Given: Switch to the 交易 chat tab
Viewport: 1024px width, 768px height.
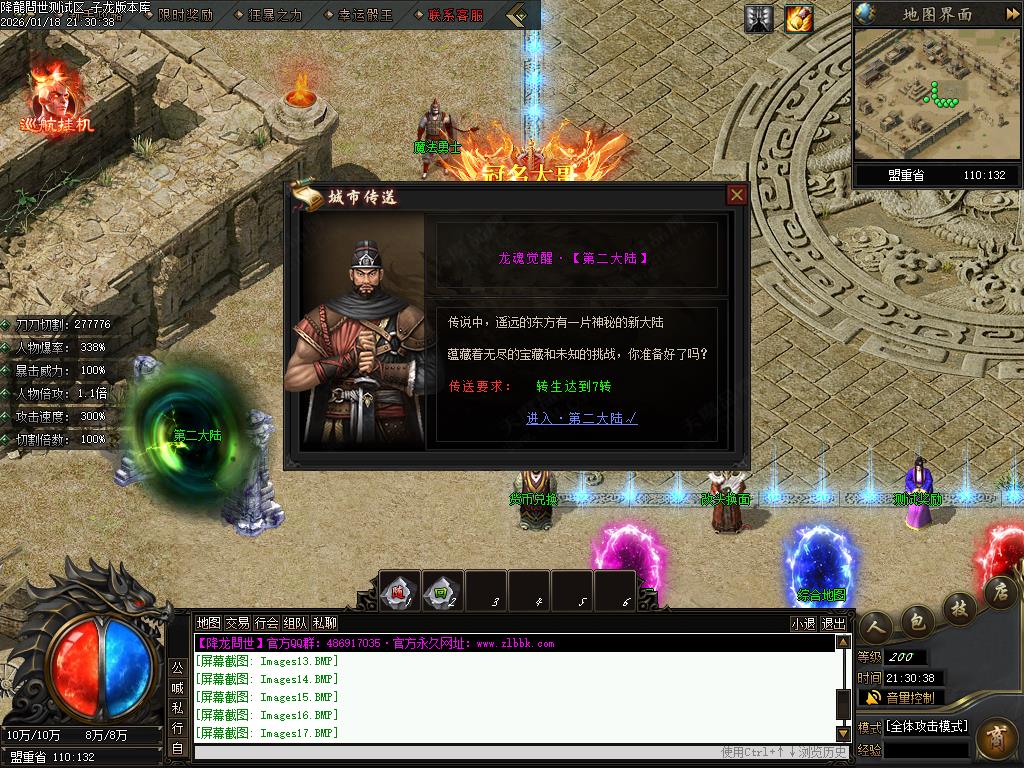Looking at the screenshot, I should pos(238,622).
